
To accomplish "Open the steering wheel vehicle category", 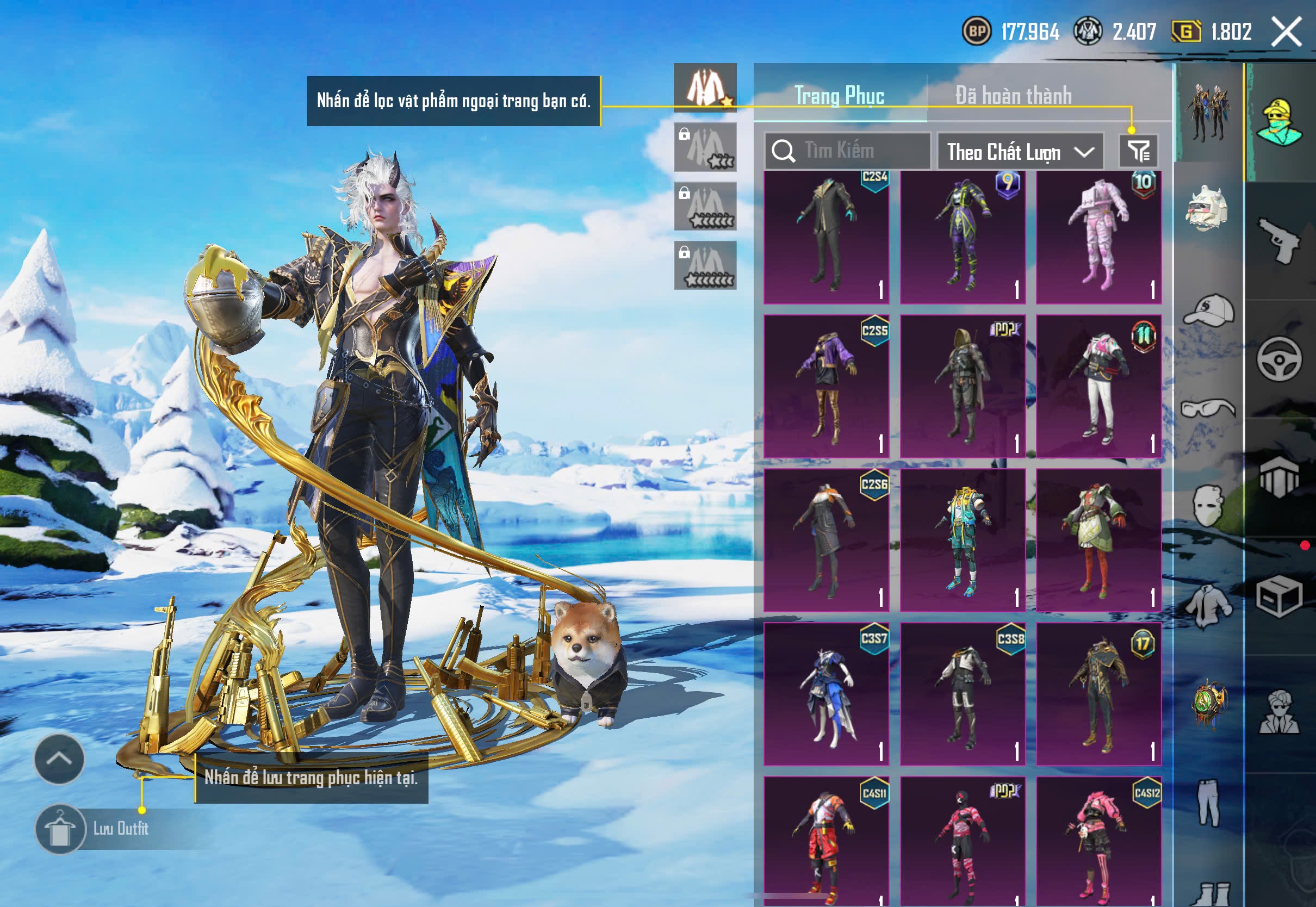I will (x=1279, y=359).
